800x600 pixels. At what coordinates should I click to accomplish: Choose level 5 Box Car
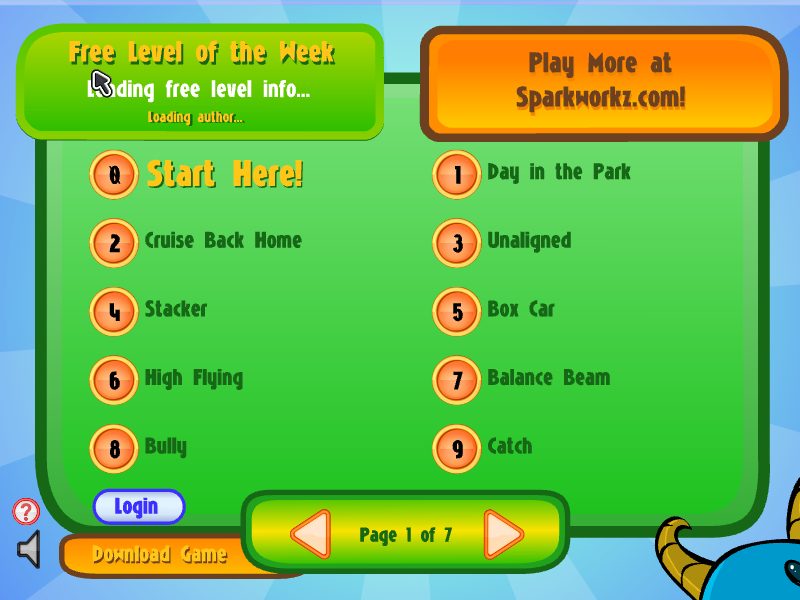(x=457, y=312)
